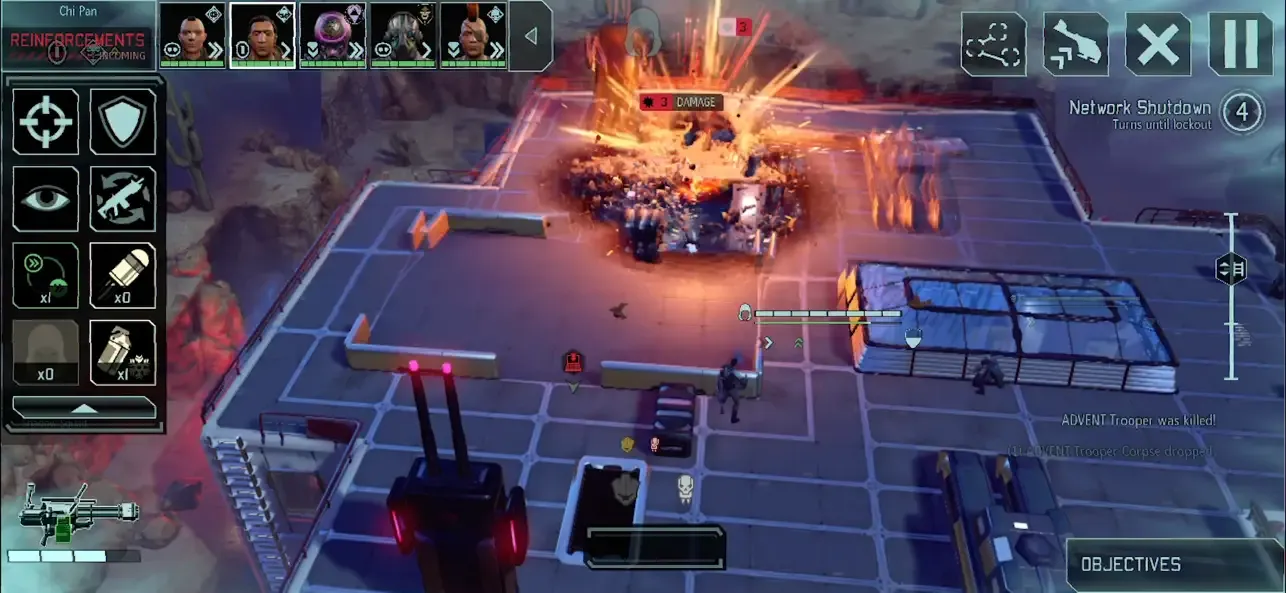1286x593 pixels.
Task: Collapse the squad bar with the left arrow
Action: point(531,36)
